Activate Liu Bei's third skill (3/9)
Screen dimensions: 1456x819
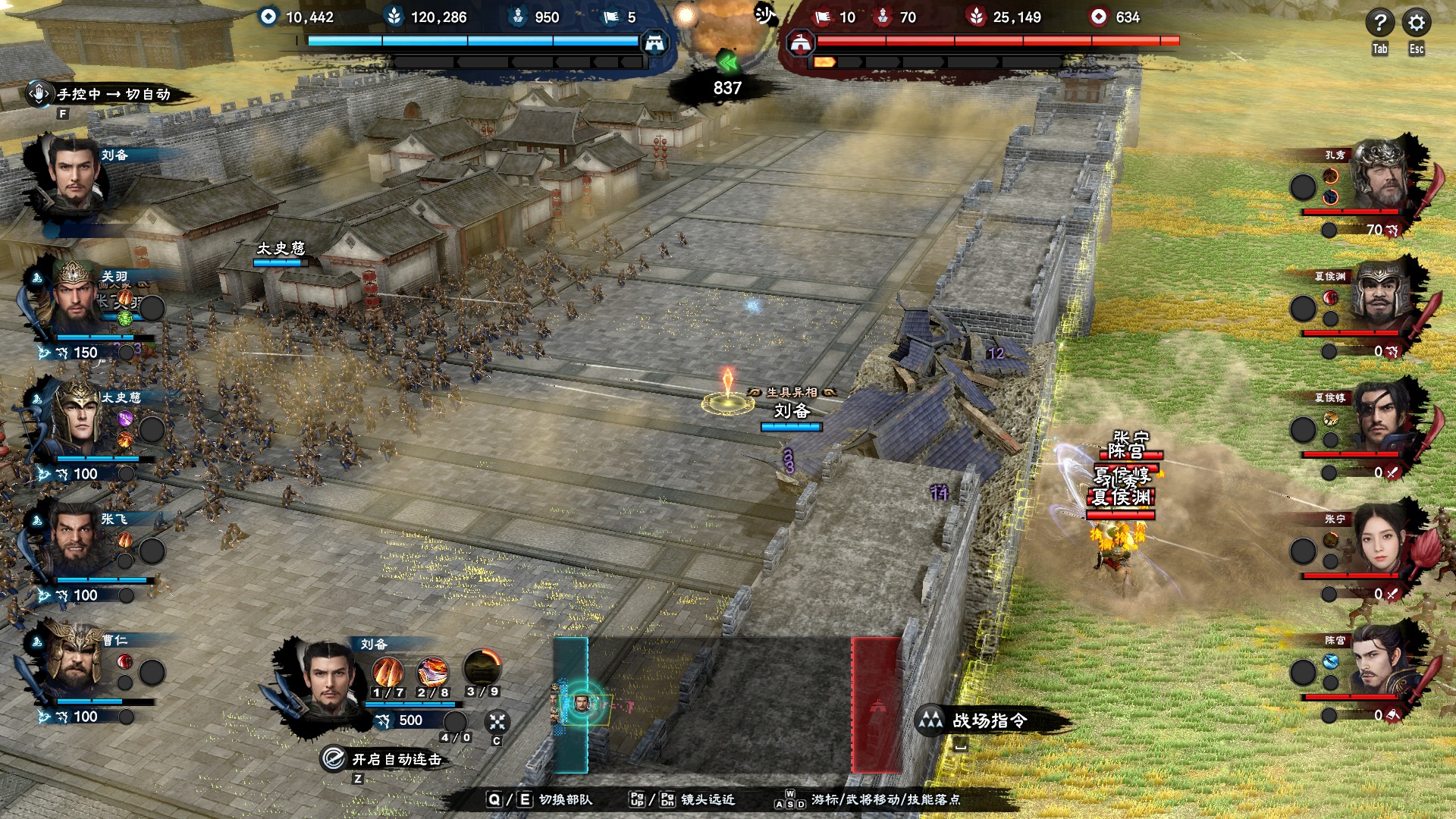point(482,669)
